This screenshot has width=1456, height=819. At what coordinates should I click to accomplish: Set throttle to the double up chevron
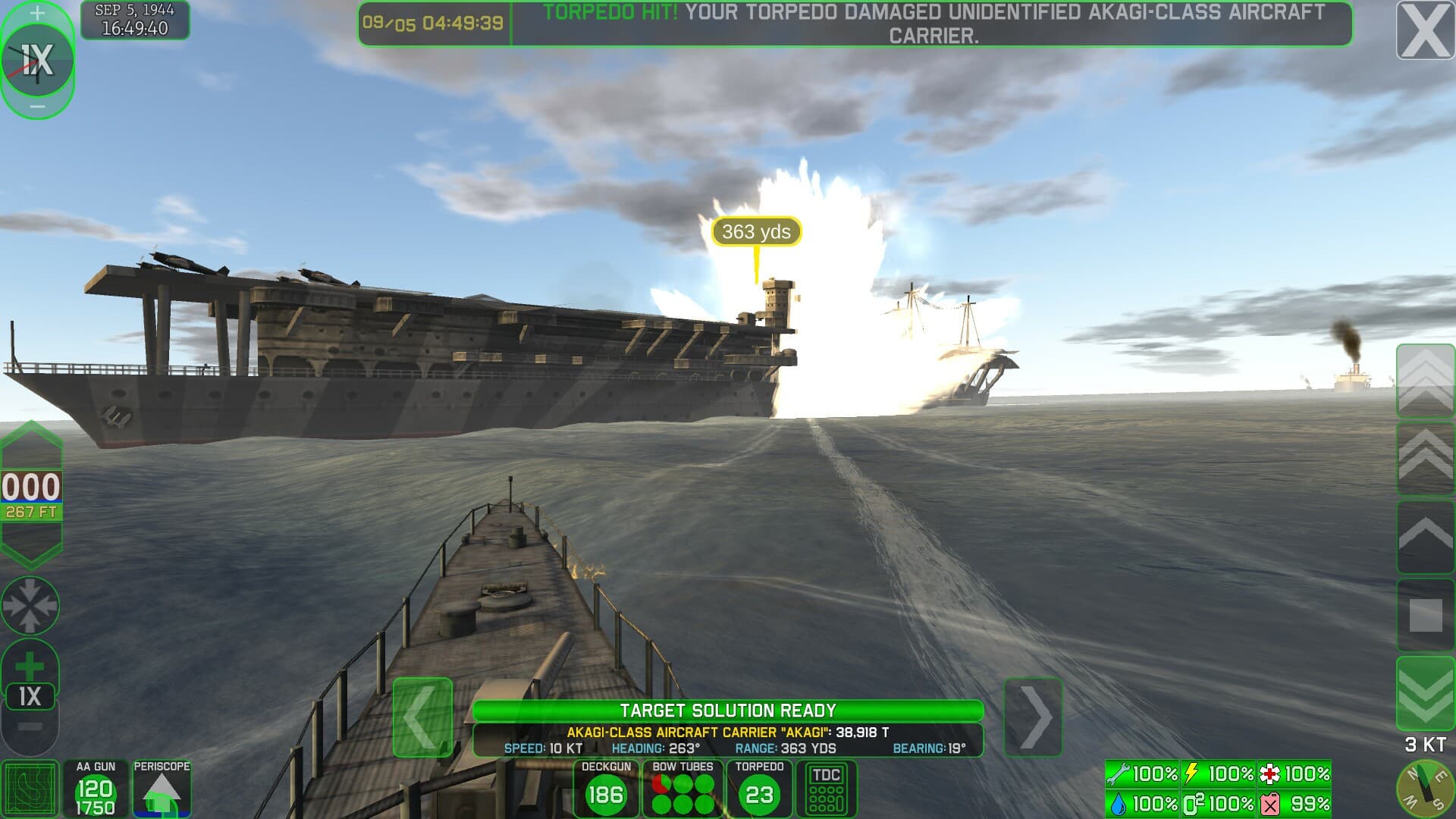tap(1425, 459)
